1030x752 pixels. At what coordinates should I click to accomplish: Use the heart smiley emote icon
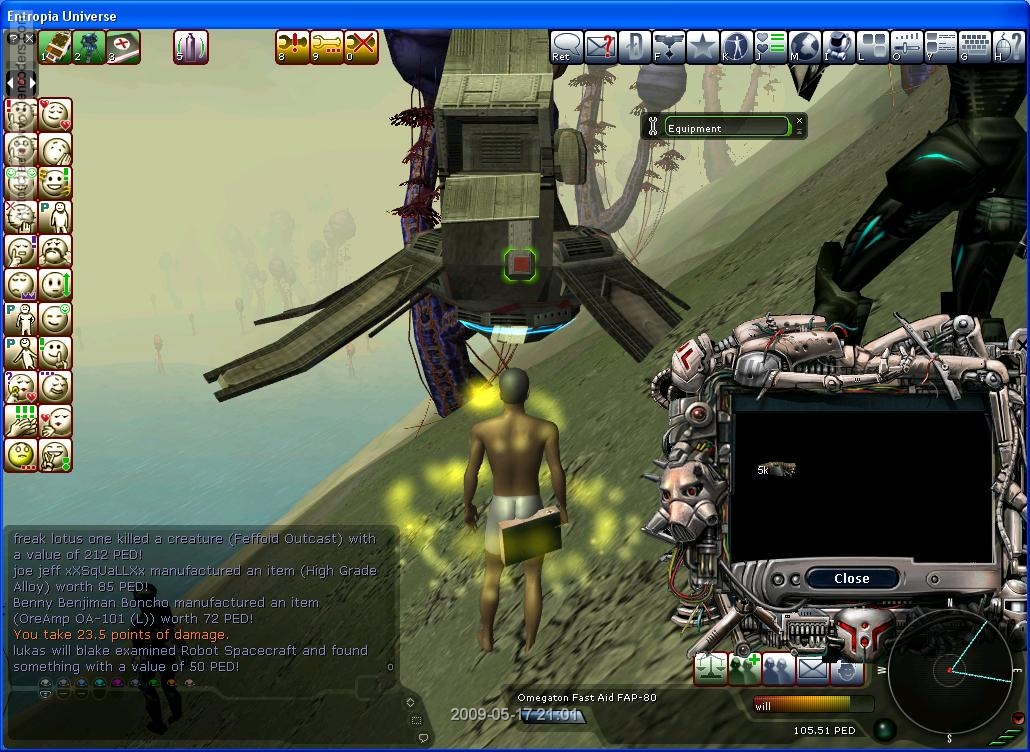tap(55, 114)
